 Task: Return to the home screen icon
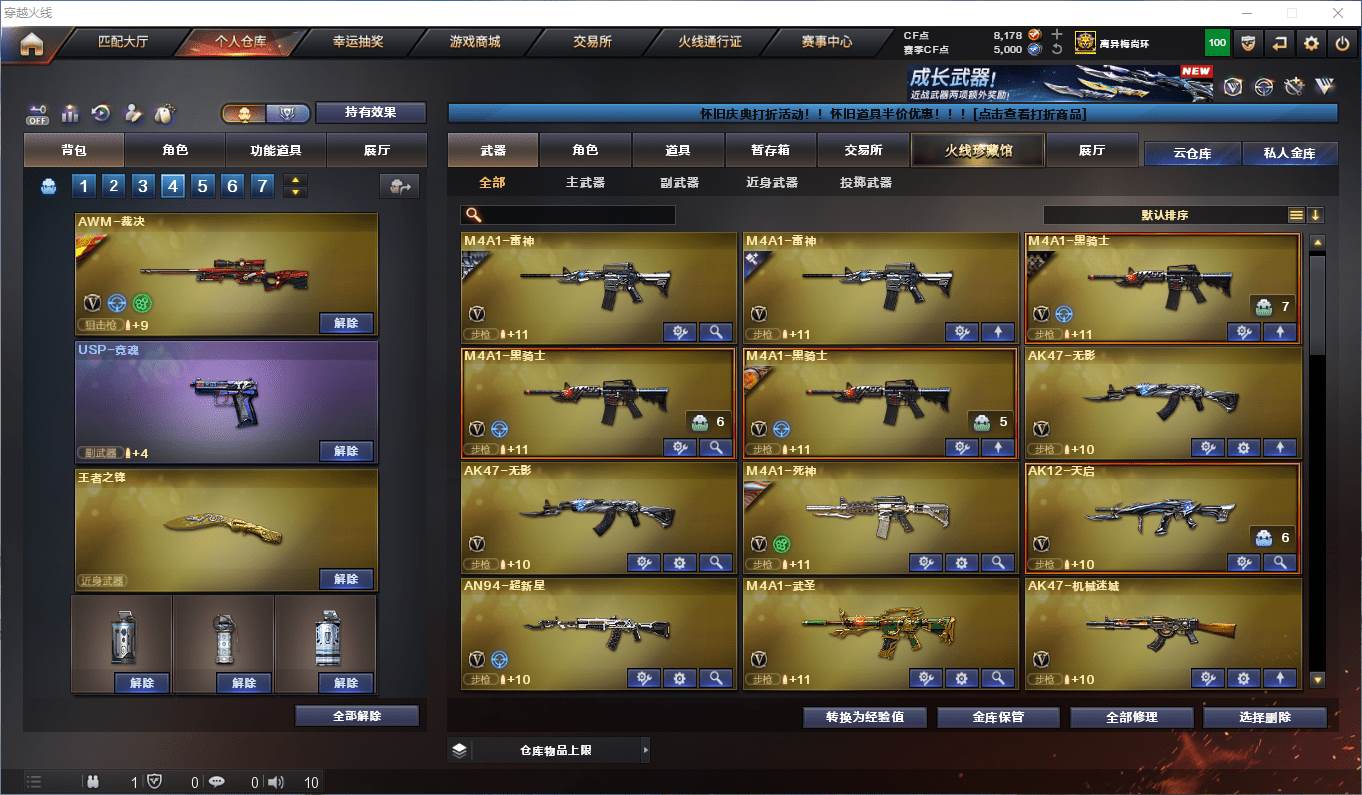[32, 45]
